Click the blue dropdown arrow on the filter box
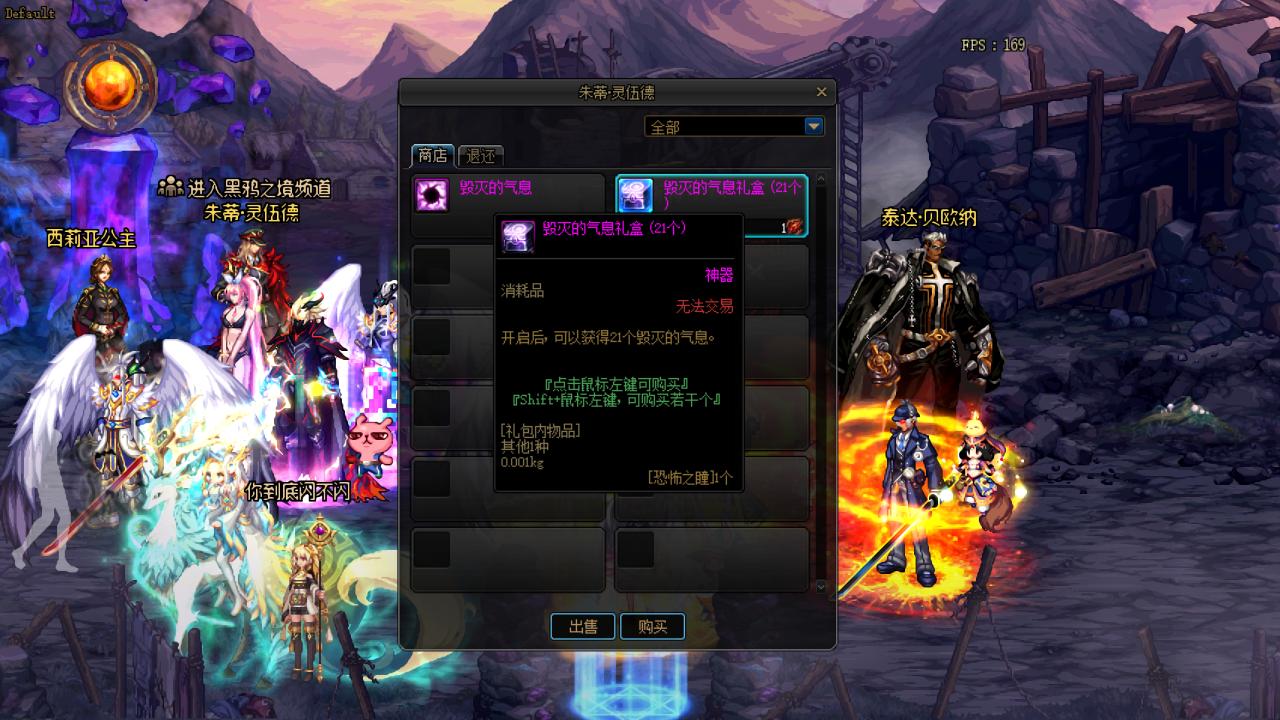 coord(815,126)
